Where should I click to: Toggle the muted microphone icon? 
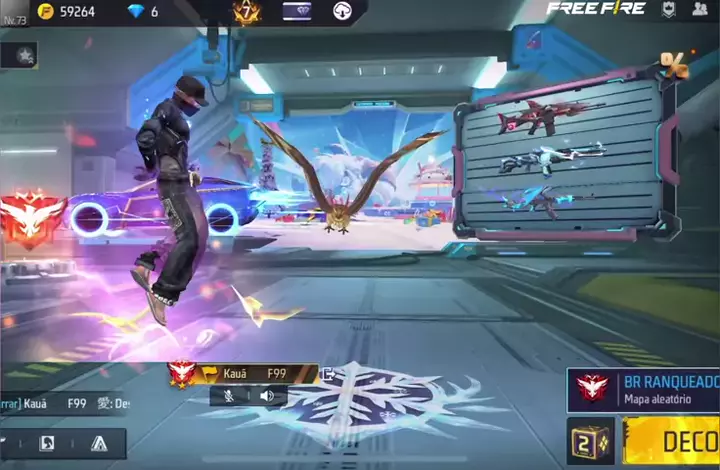click(x=231, y=396)
